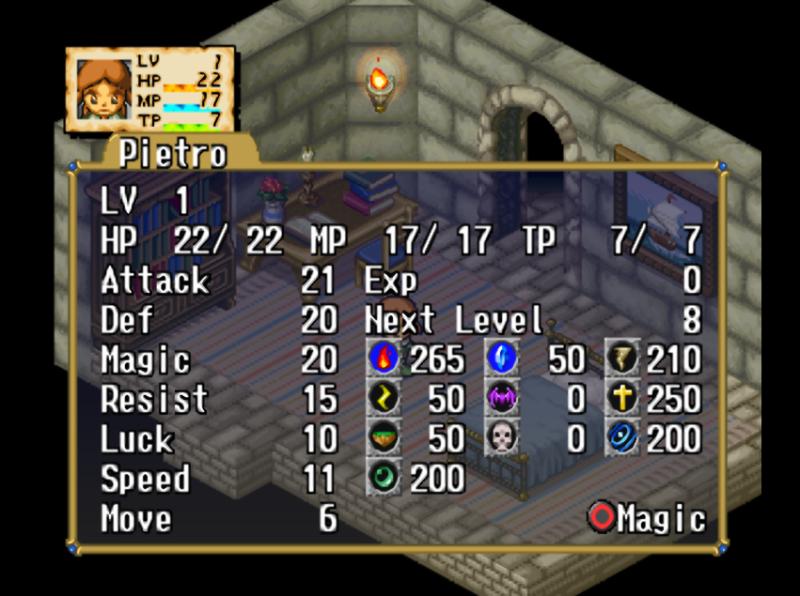
Task: Select the skull element icon
Action: point(502,438)
